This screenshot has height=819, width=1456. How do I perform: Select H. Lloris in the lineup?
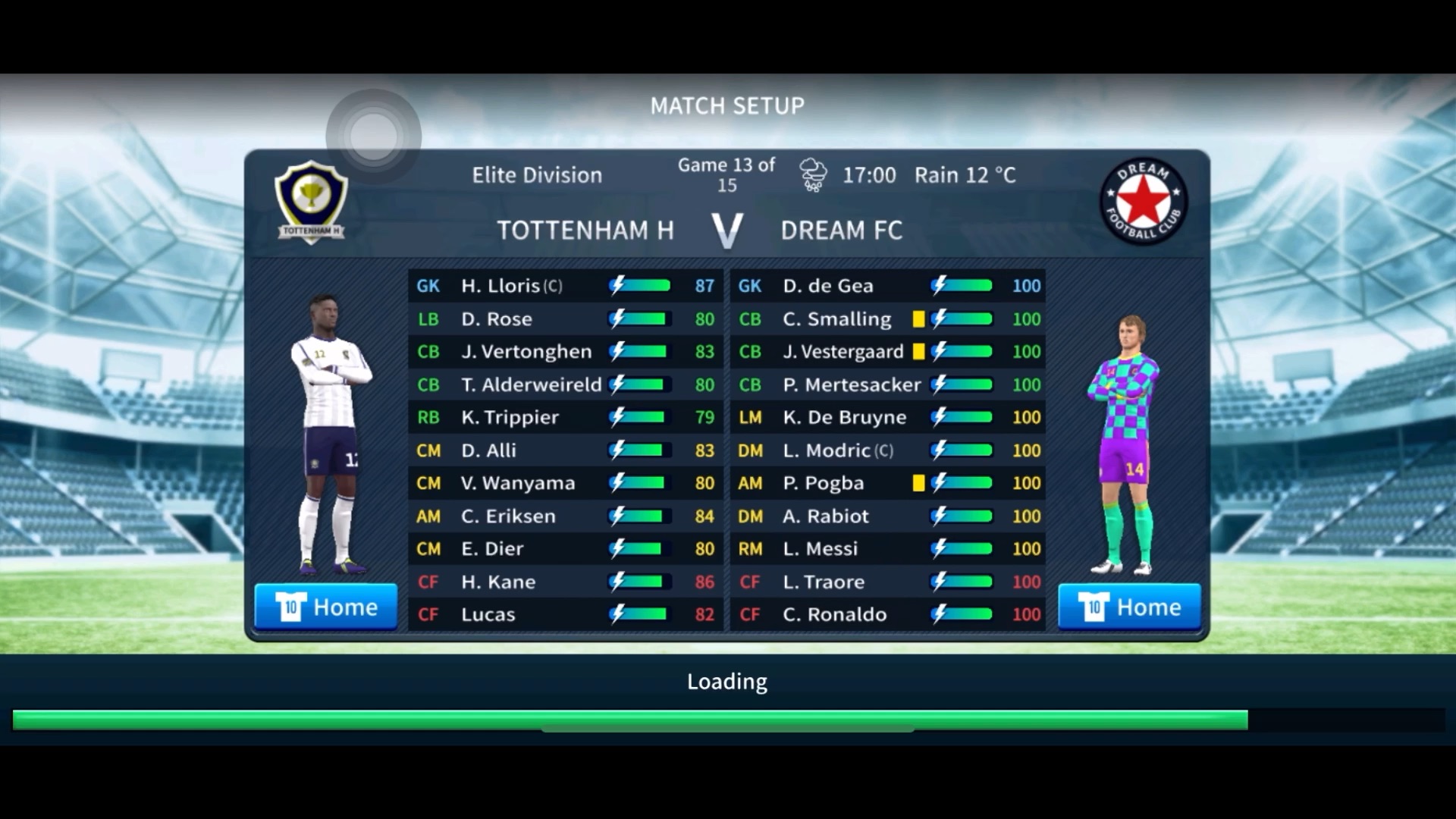565,286
